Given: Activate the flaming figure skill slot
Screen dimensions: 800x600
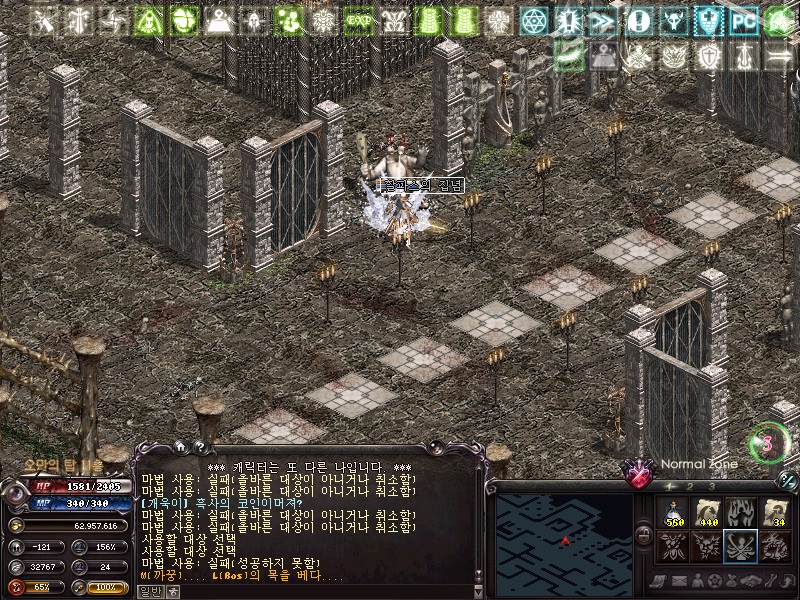Looking at the screenshot, I should [x=740, y=512].
